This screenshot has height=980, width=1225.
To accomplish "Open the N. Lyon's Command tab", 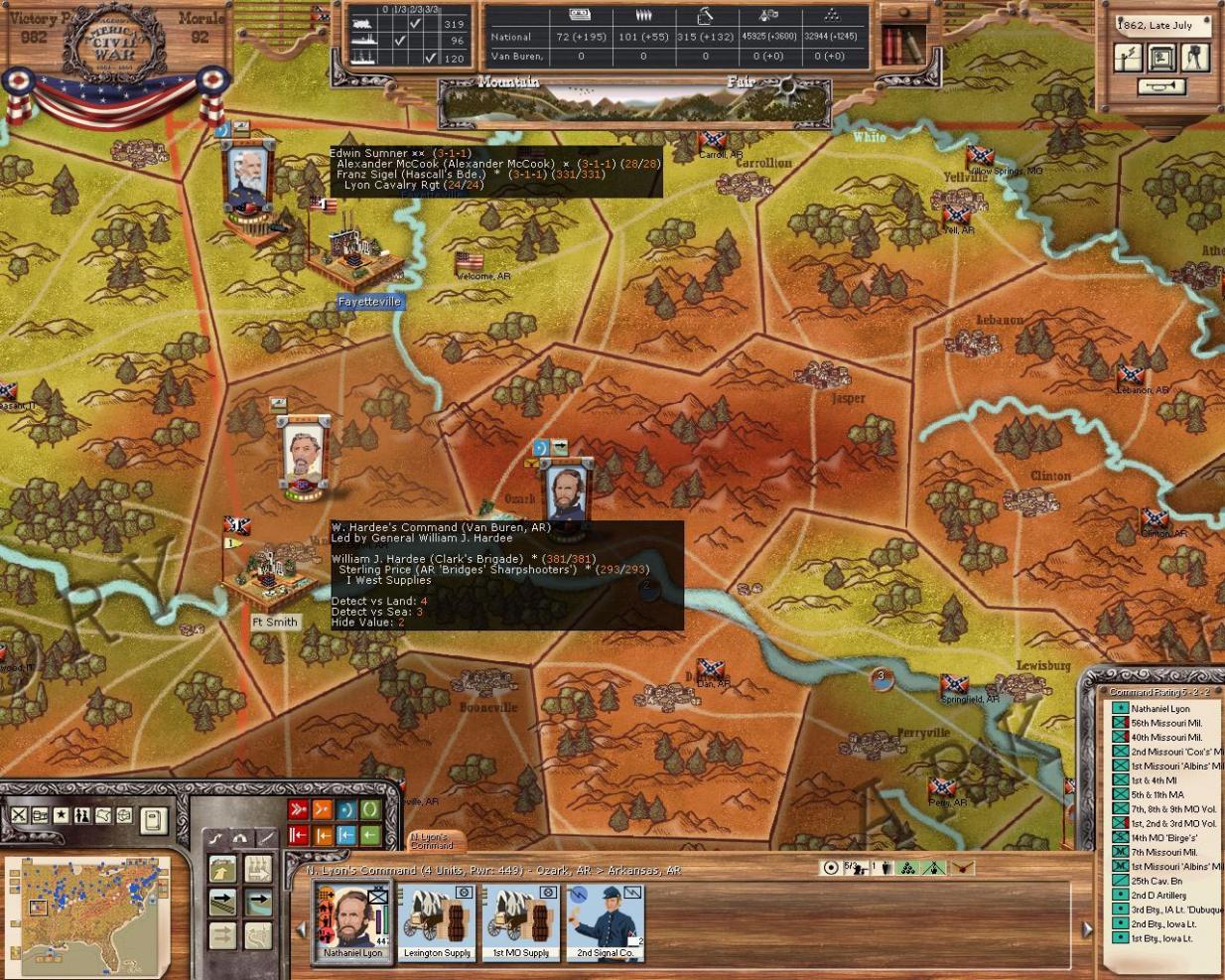I will click(x=431, y=840).
